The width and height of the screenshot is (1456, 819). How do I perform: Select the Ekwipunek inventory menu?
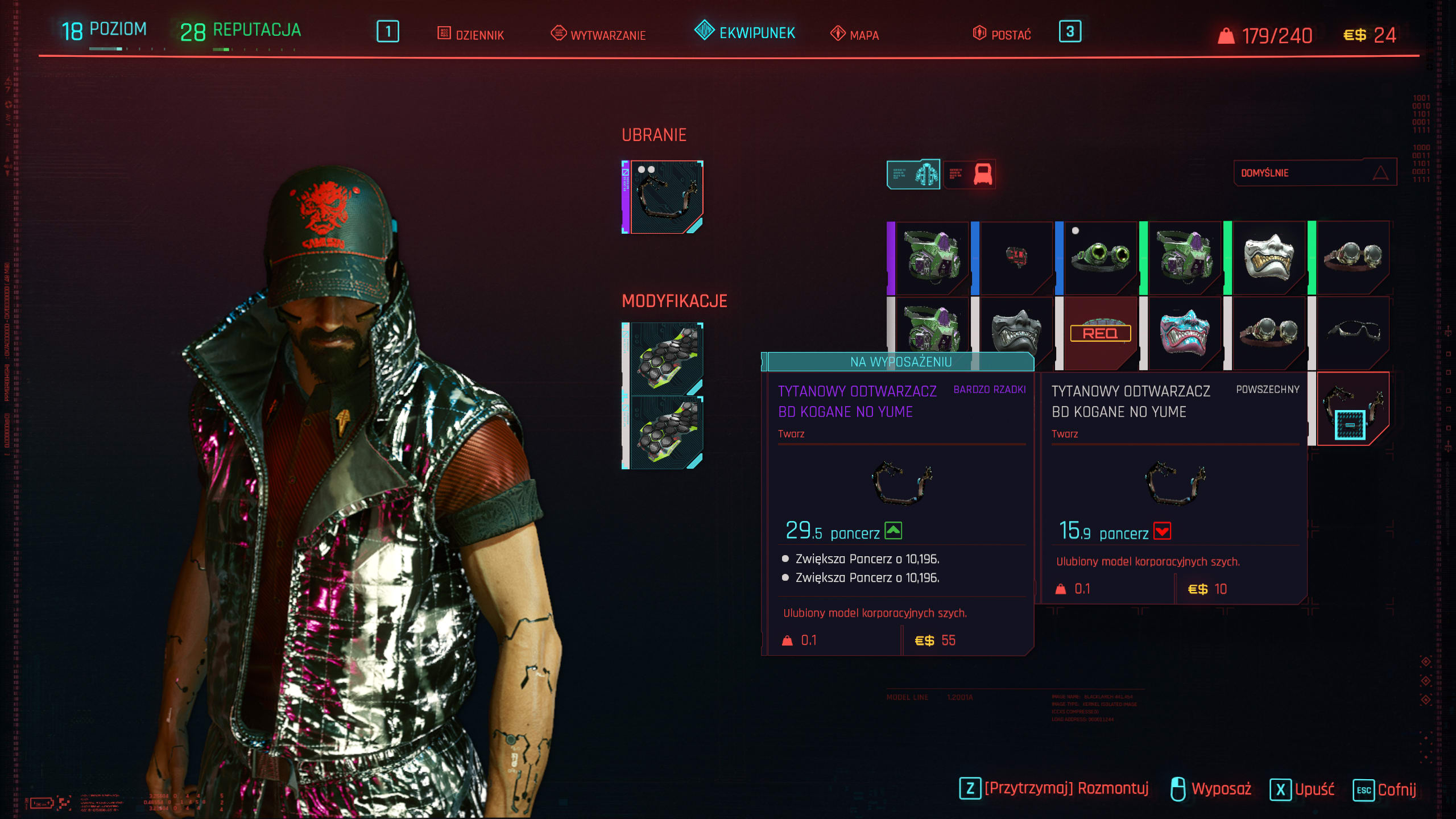[x=745, y=32]
